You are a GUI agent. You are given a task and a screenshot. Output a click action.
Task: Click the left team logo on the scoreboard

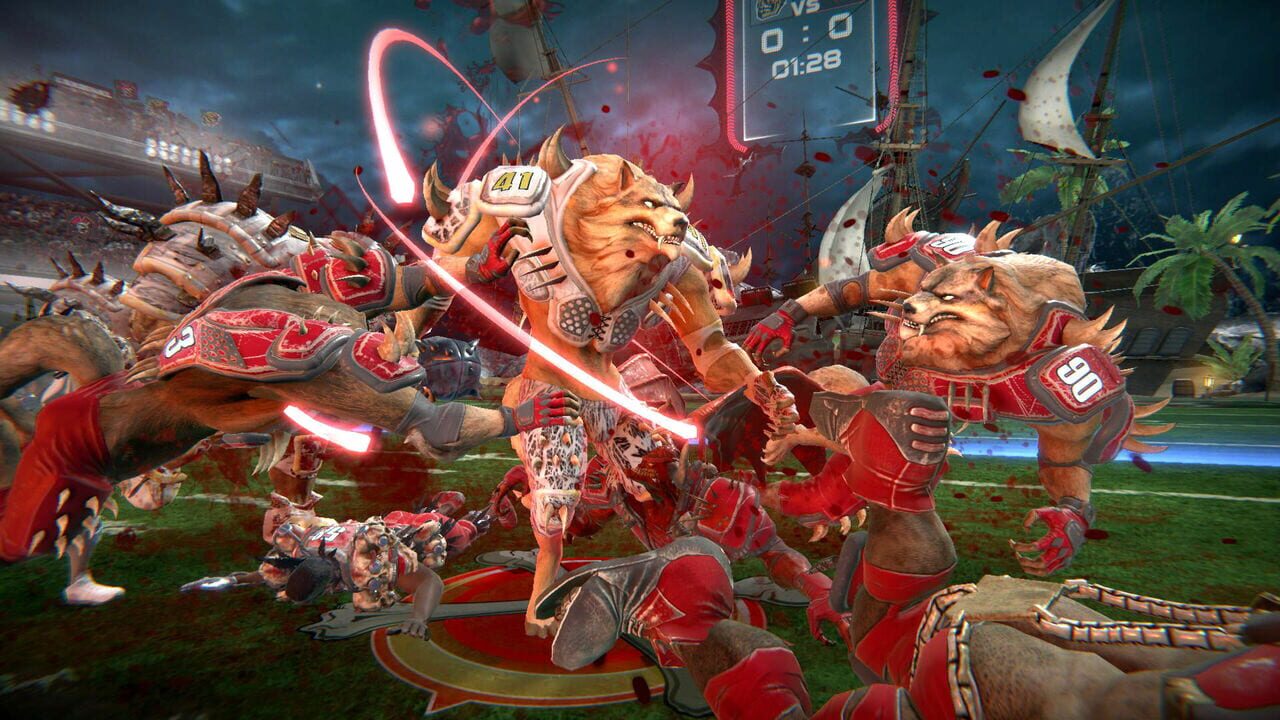click(768, 8)
